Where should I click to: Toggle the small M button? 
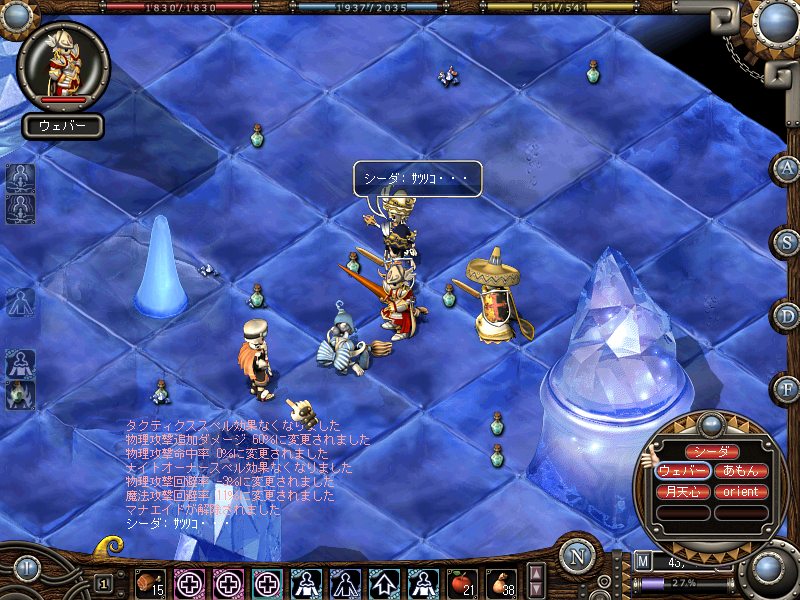coord(642,561)
